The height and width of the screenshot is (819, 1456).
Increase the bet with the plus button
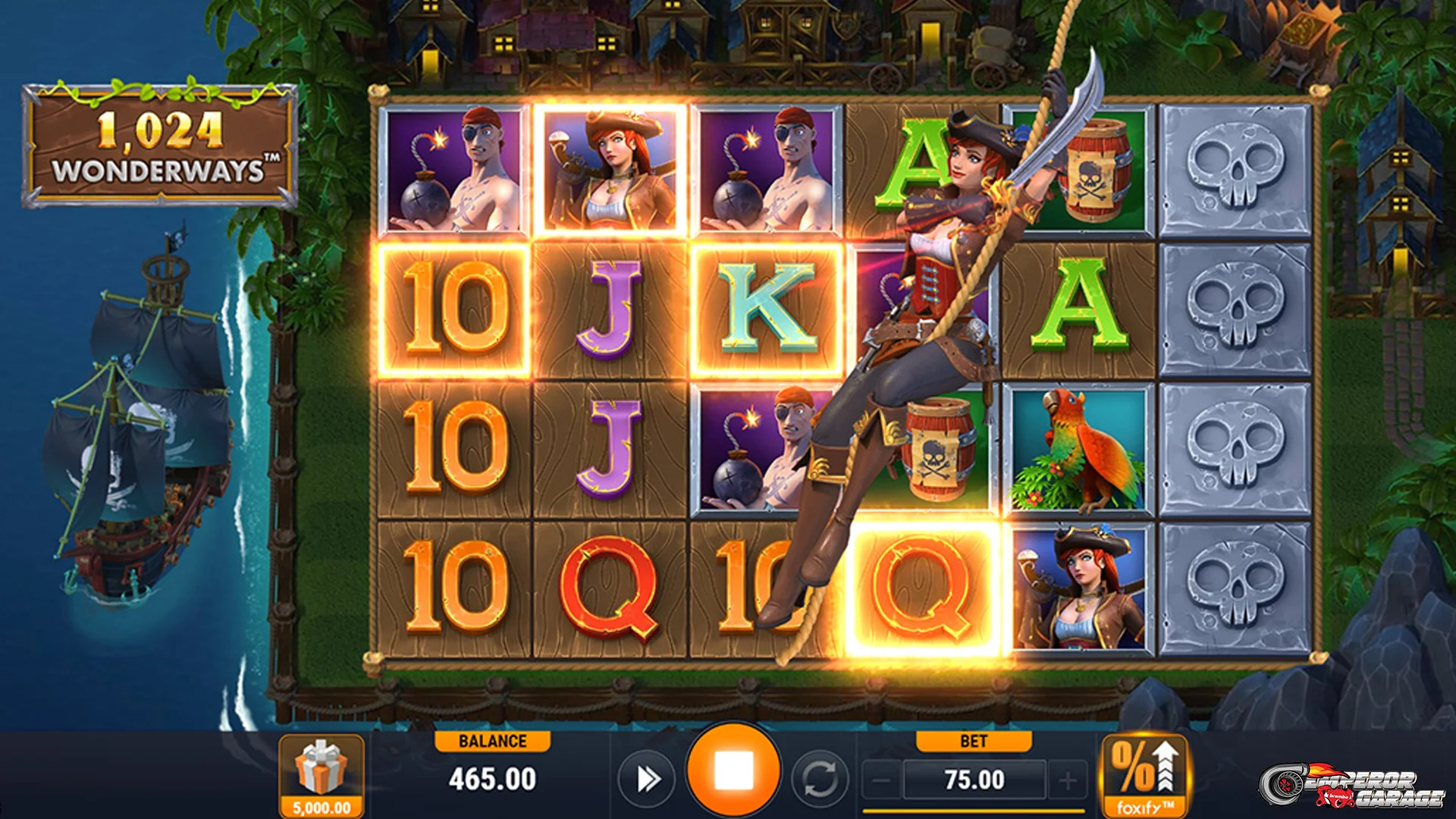tap(1068, 780)
